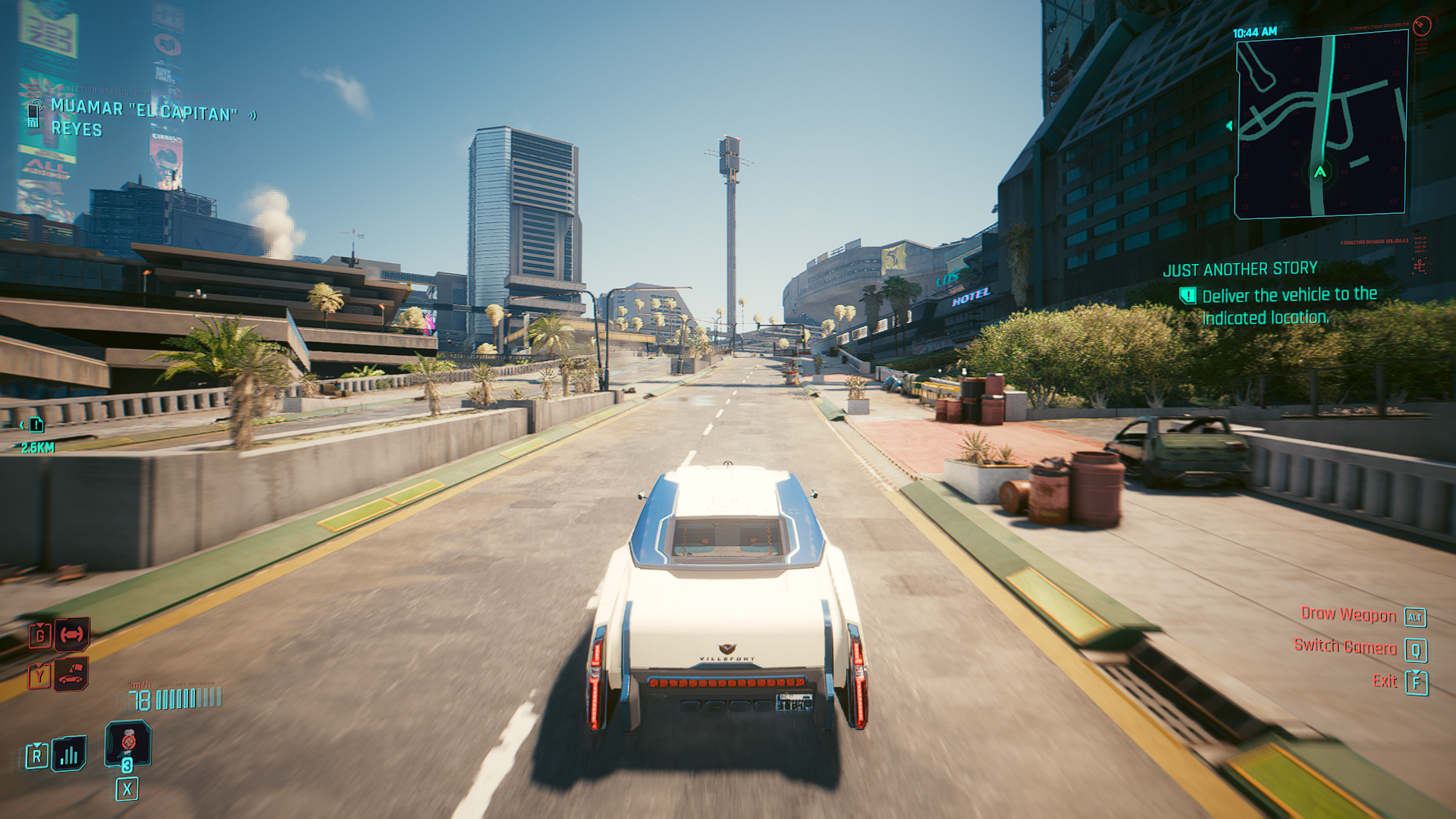Open the radio equalizer bars icon

tap(69, 754)
